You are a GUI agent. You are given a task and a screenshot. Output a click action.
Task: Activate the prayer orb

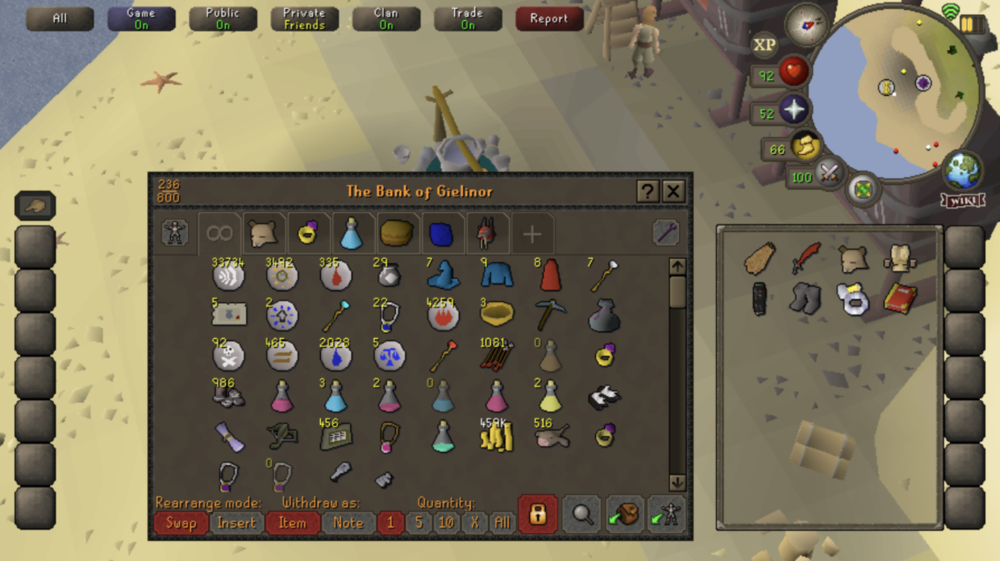point(795,110)
